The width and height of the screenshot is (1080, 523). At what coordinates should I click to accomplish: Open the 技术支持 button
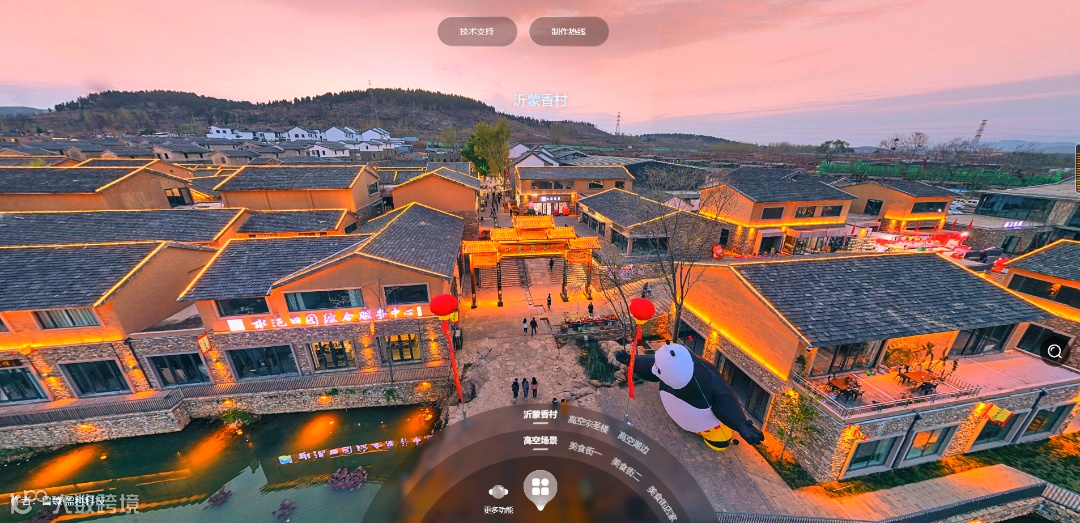tap(477, 31)
